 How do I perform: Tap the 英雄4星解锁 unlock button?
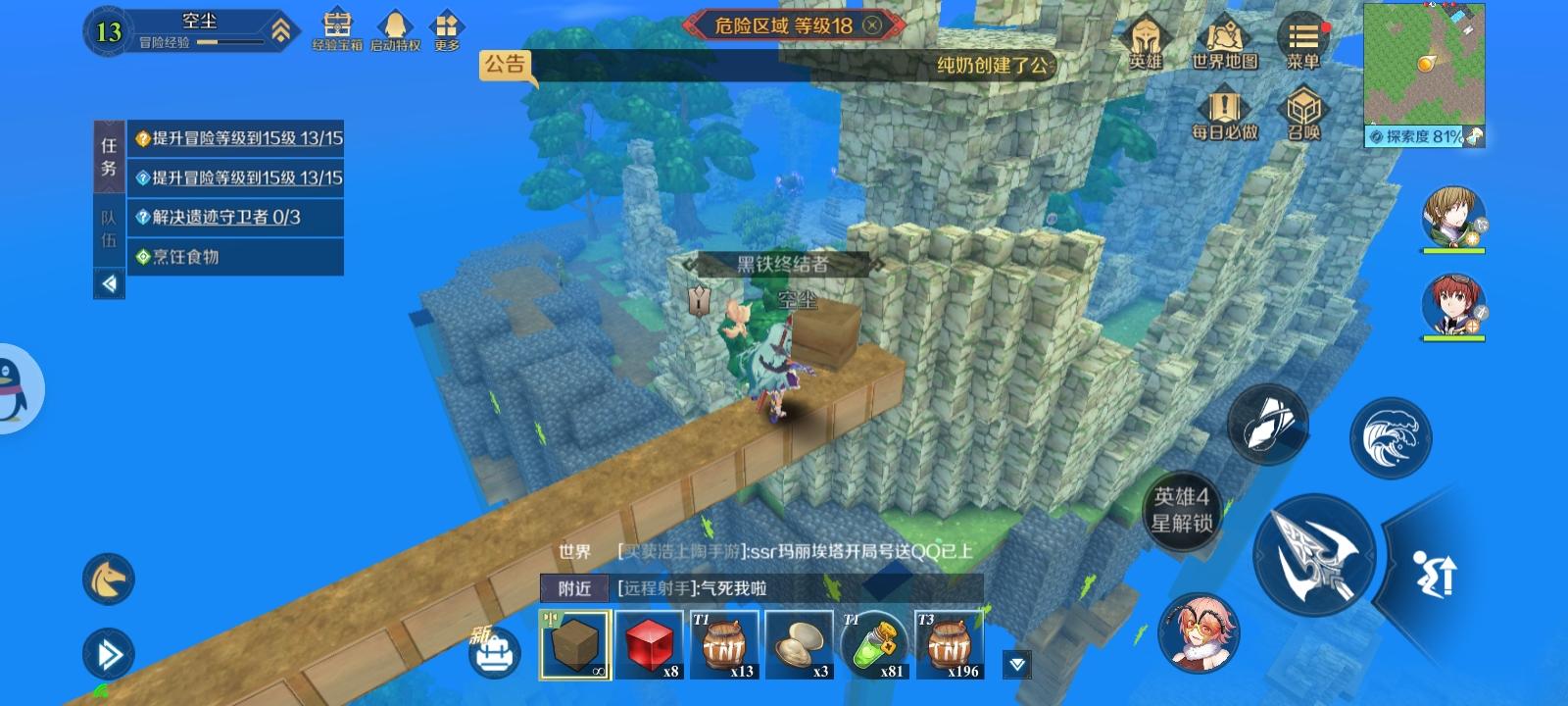click(1184, 511)
